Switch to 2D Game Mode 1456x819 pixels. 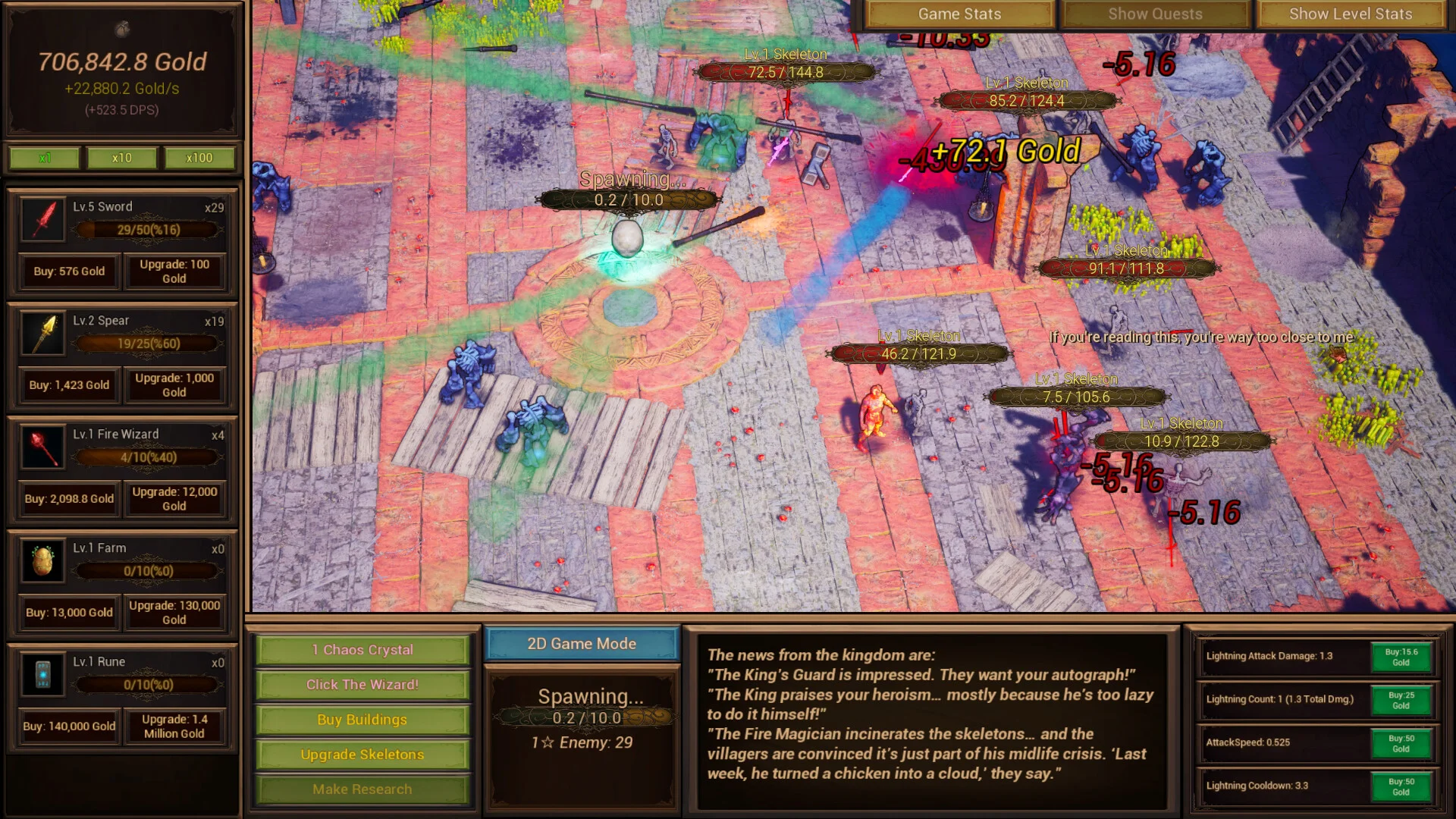582,644
